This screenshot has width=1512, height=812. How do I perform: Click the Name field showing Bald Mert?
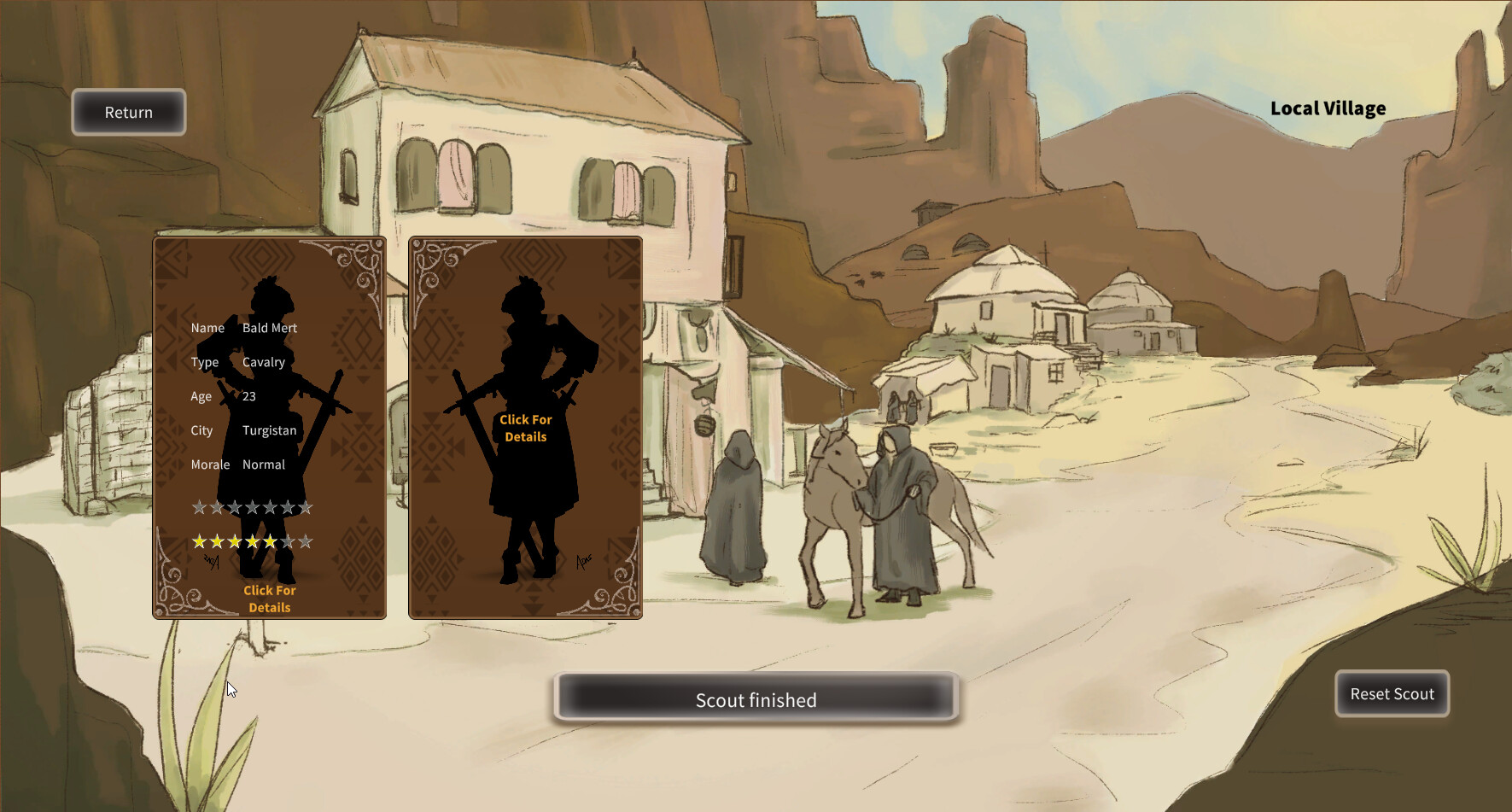[x=268, y=328]
